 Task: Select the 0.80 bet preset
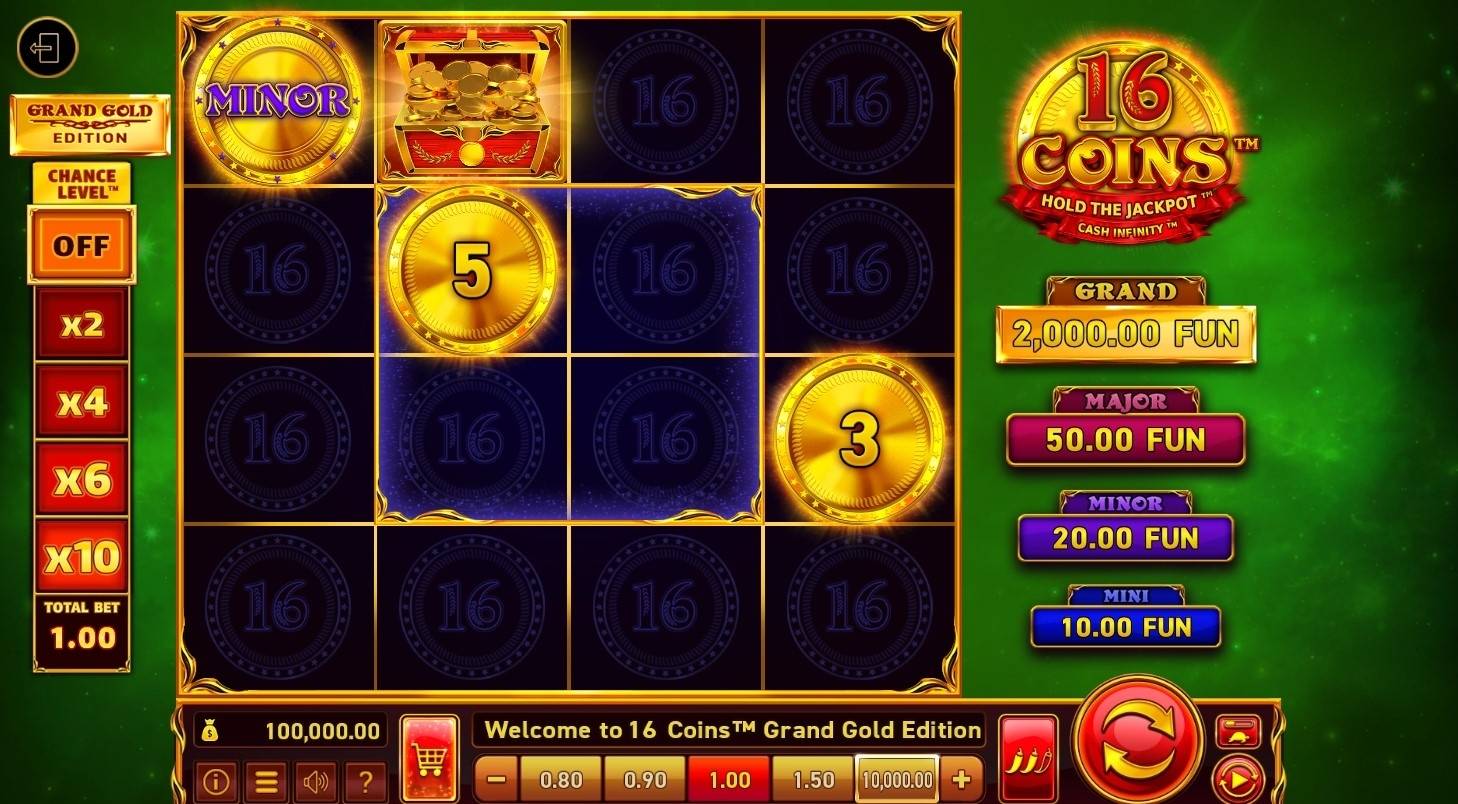click(563, 780)
